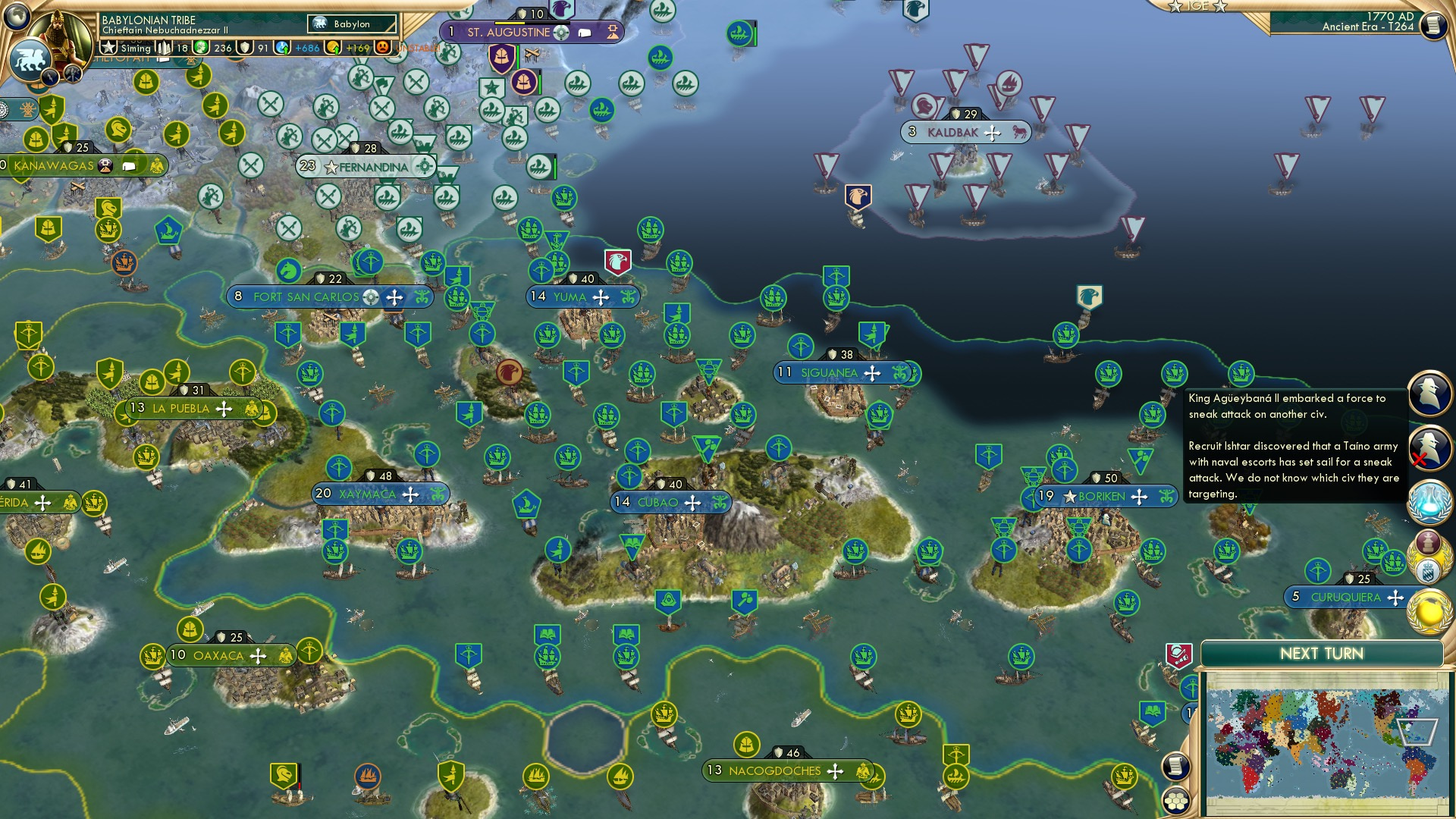Viewport: 1456px width, 819px height.
Task: Open the Babylon civilization dropdown banner
Action: coord(350,24)
